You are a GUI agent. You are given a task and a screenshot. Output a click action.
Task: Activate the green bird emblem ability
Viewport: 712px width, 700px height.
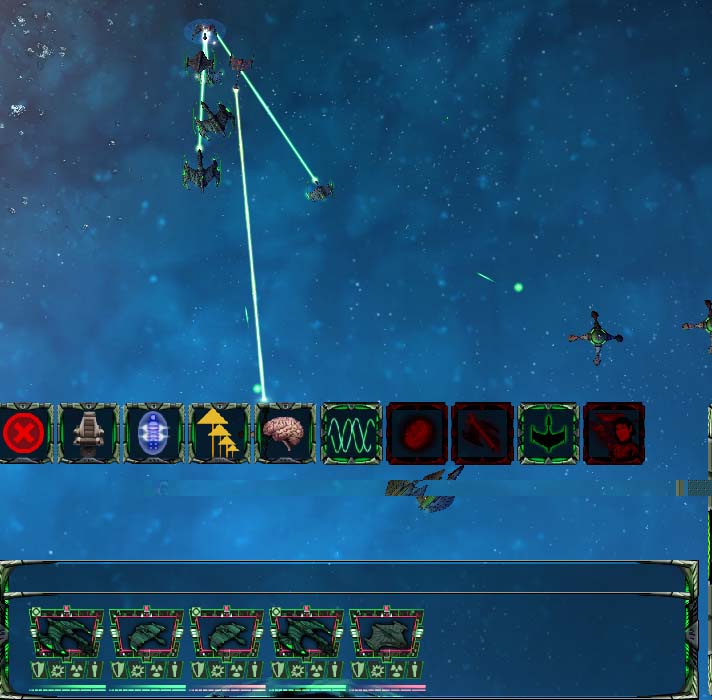(x=548, y=434)
